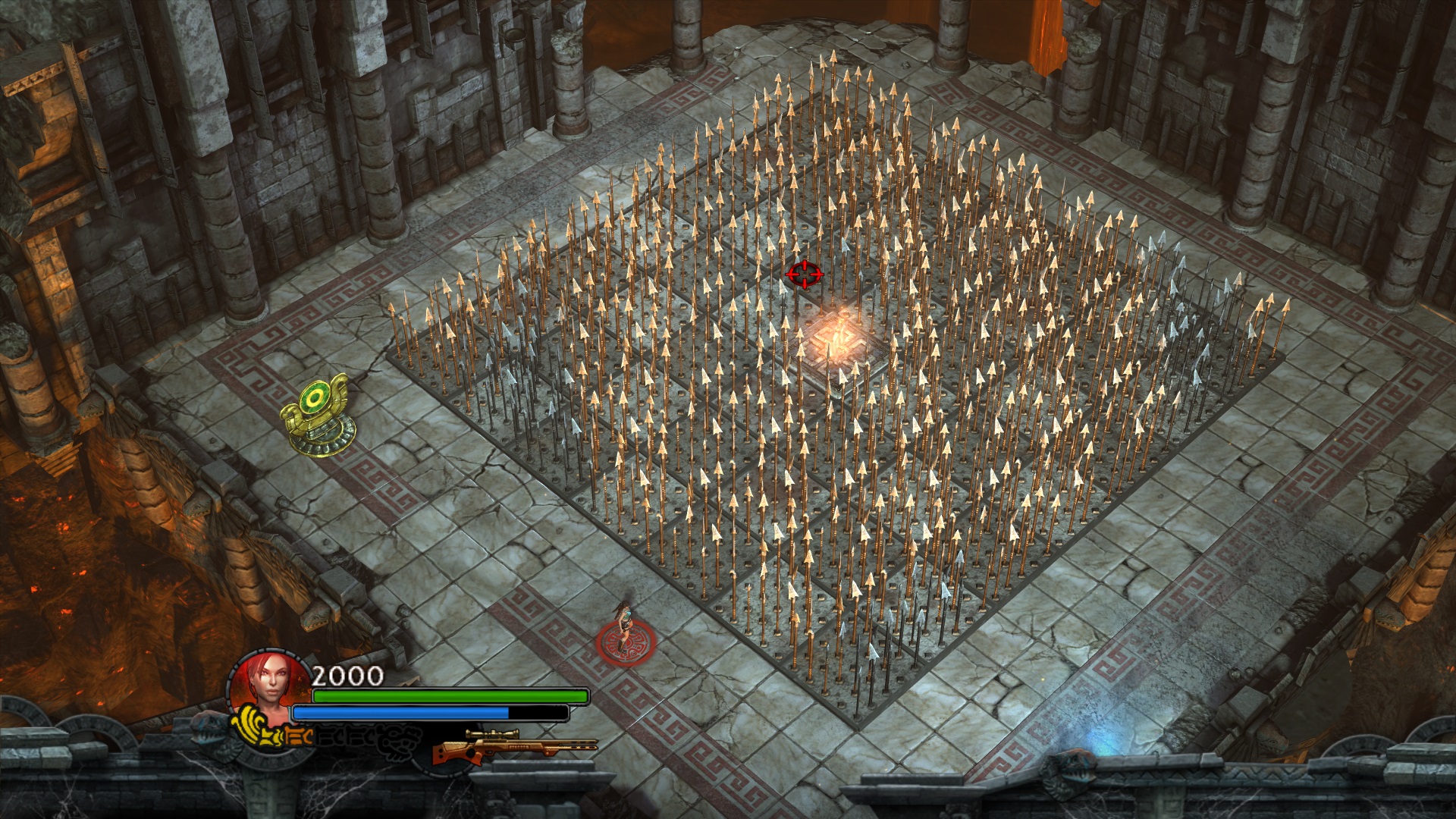This screenshot has height=819, width=1456.
Task: Click Lara's character portrait
Action: [x=271, y=681]
